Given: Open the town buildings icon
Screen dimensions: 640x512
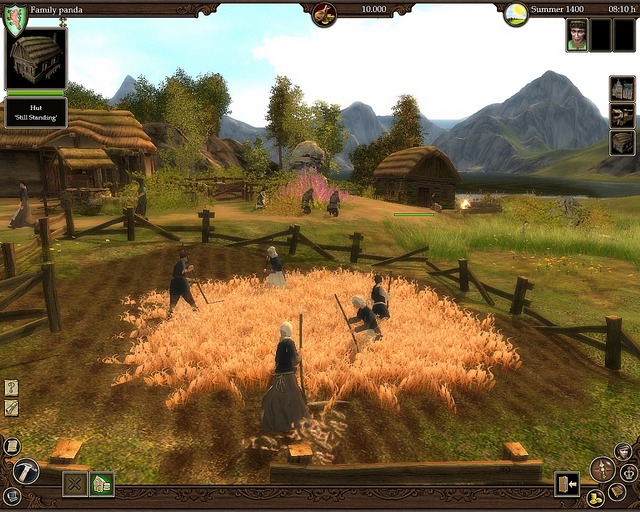Looking at the screenshot, I should pyautogui.click(x=622, y=89).
